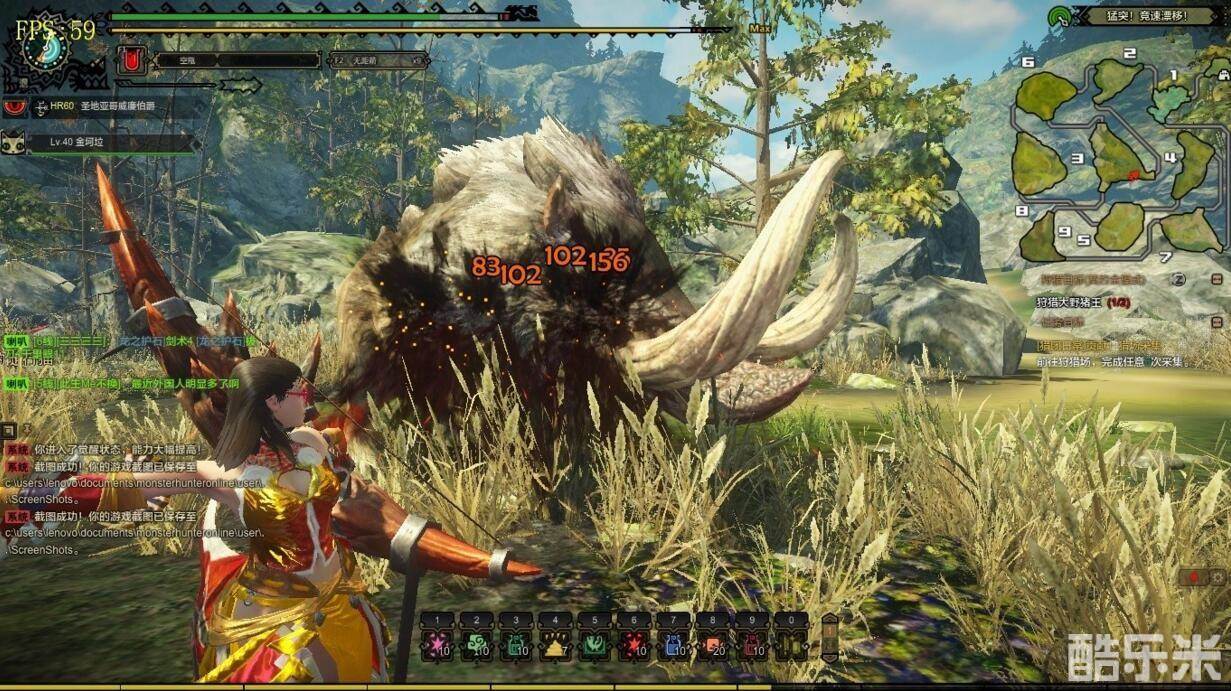The width and height of the screenshot is (1231, 691).
Task: Collapse the quest tracker's top section
Action: point(1215,281)
